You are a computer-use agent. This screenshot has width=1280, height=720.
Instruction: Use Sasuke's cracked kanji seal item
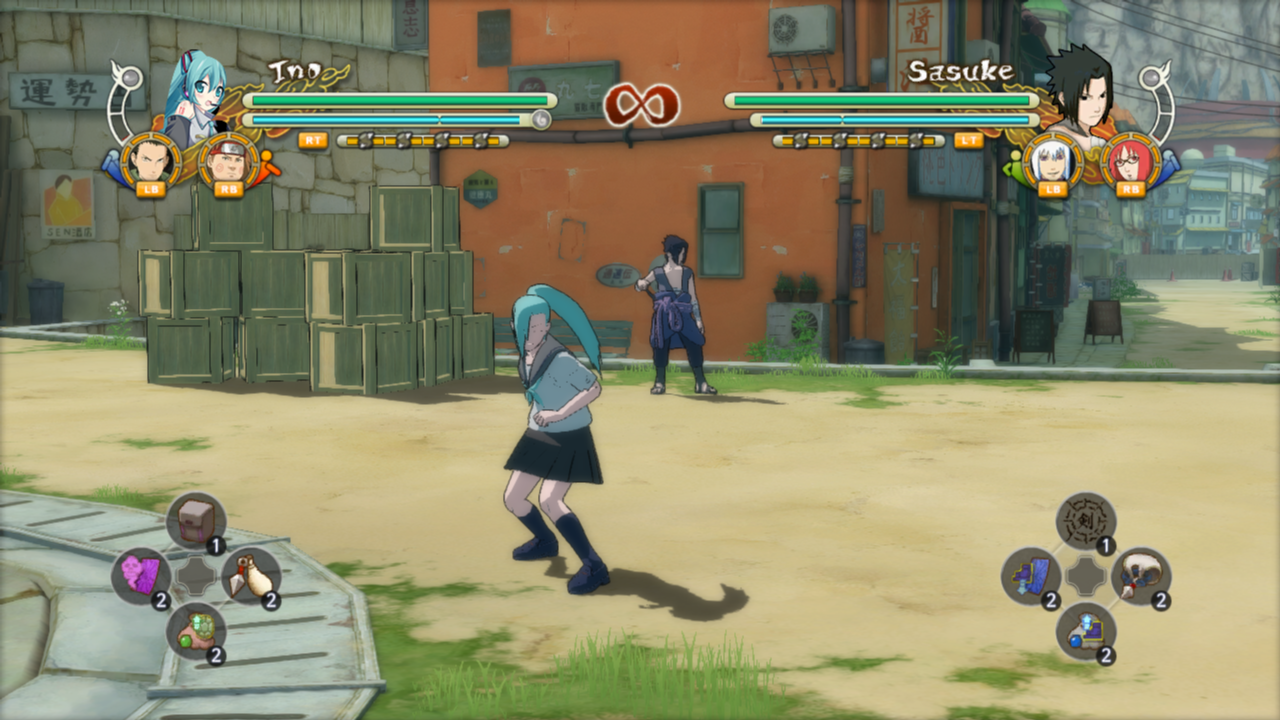pos(1086,520)
